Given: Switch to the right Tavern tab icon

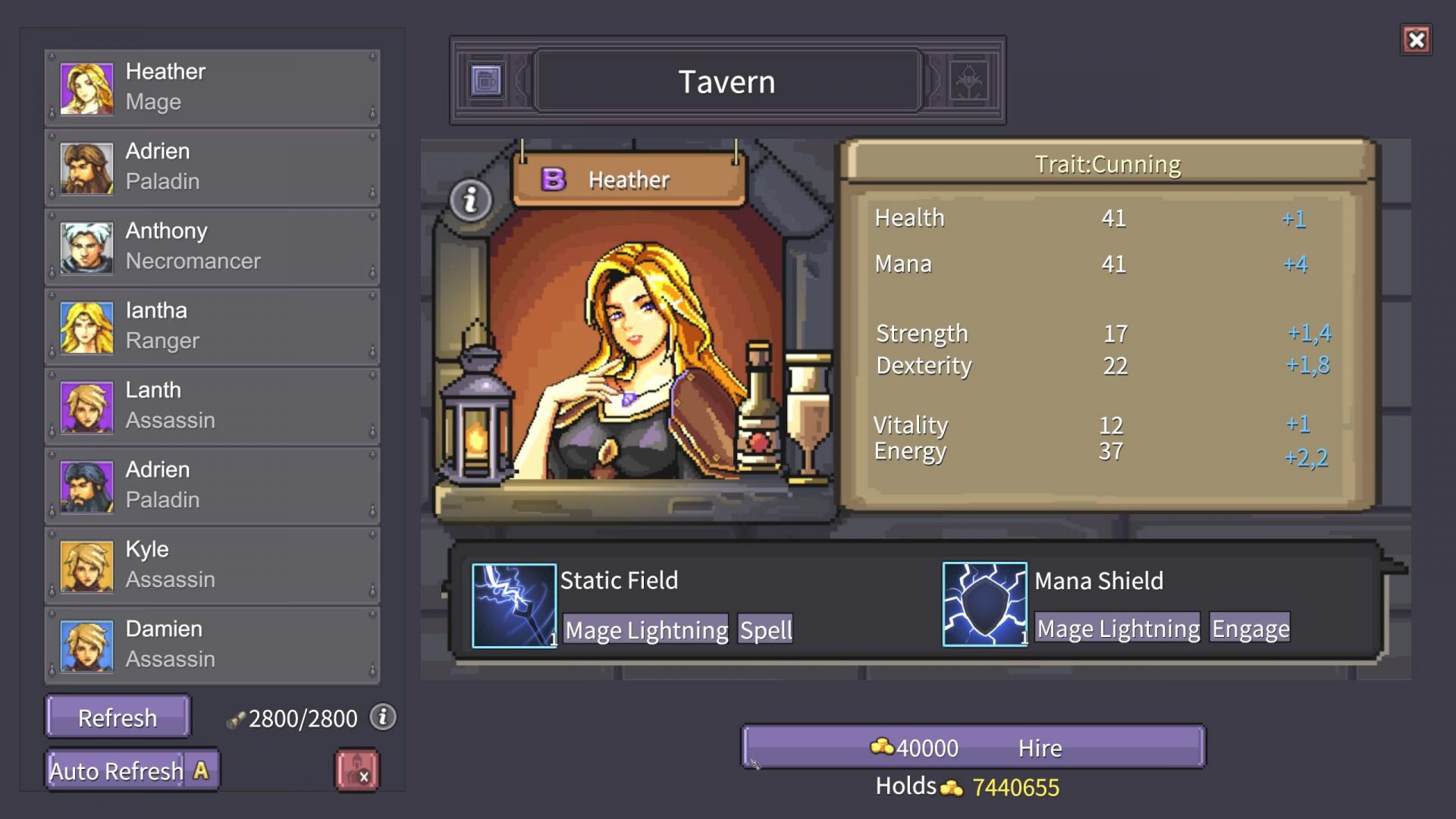Looking at the screenshot, I should click(x=968, y=80).
